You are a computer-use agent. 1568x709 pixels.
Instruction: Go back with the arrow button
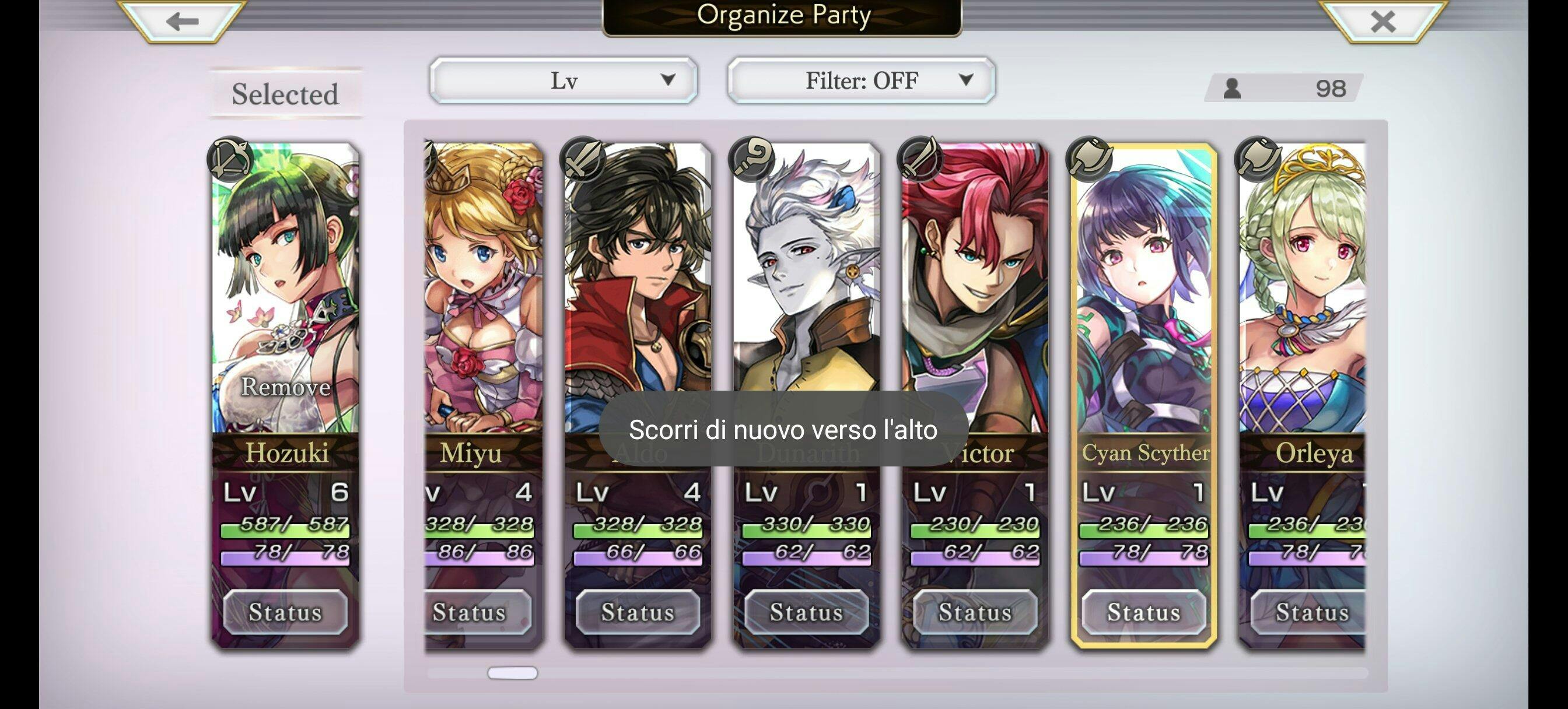183,22
